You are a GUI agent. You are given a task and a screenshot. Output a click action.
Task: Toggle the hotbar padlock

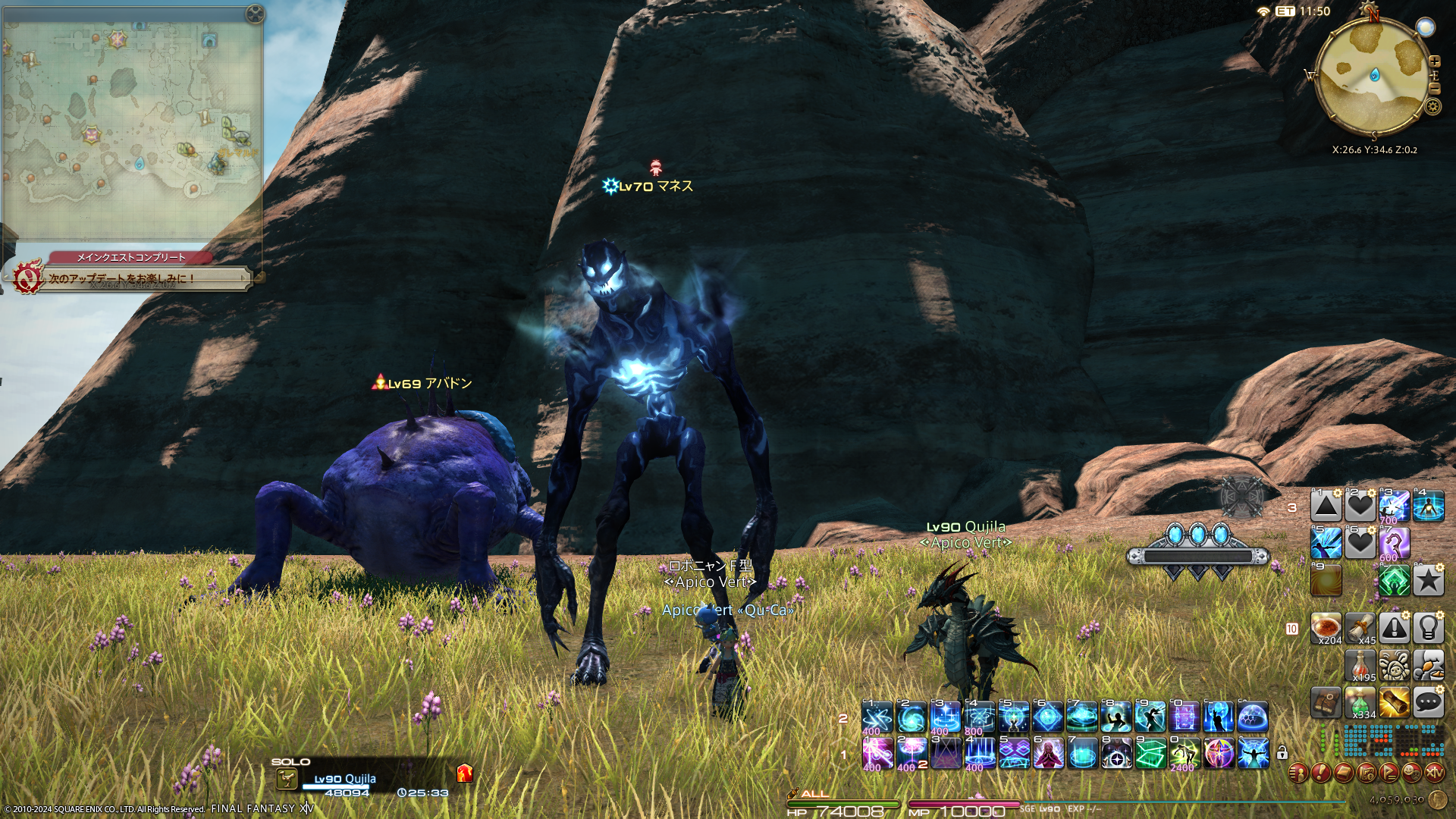pos(1282,752)
